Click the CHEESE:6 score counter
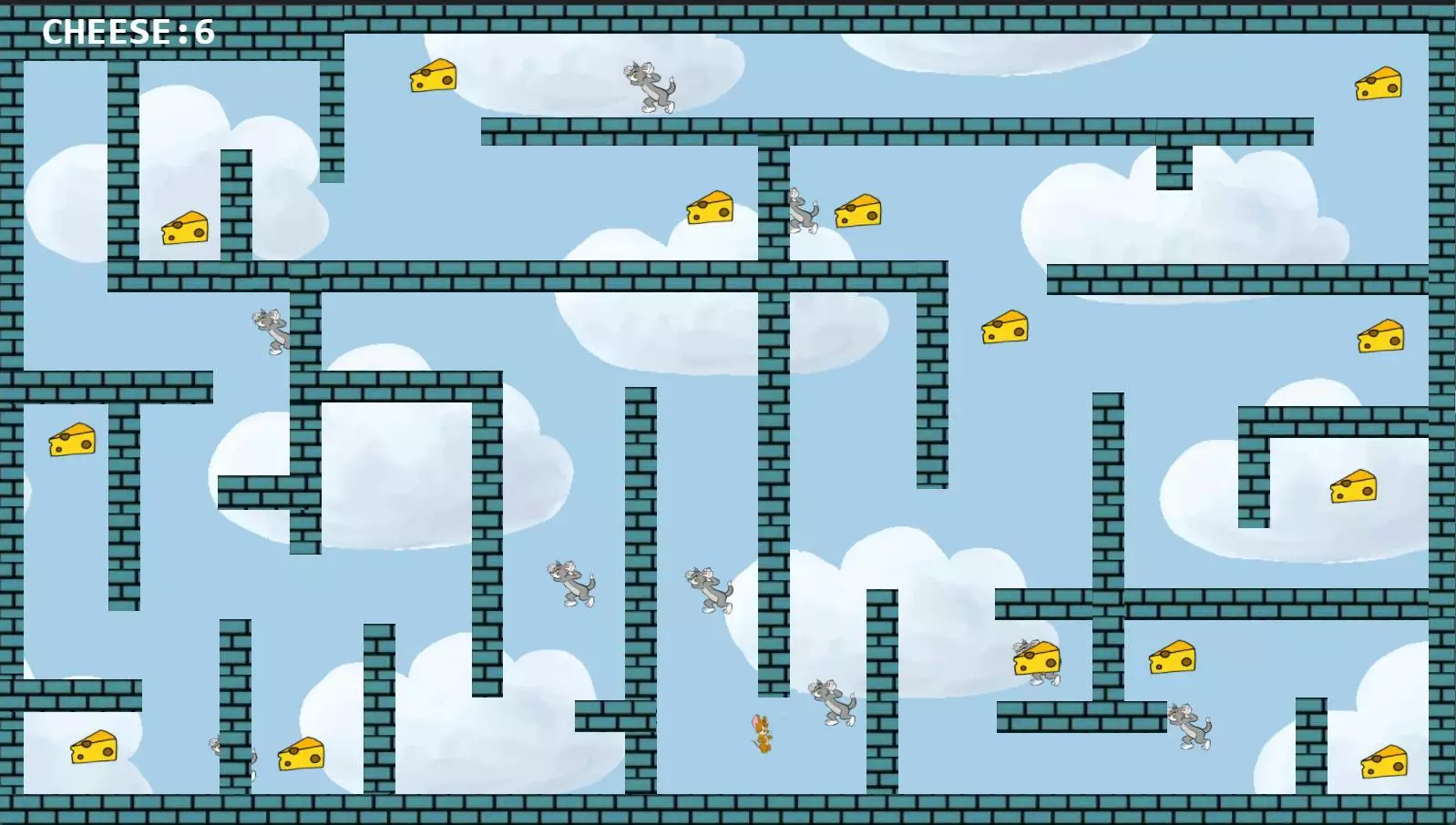 (128, 32)
